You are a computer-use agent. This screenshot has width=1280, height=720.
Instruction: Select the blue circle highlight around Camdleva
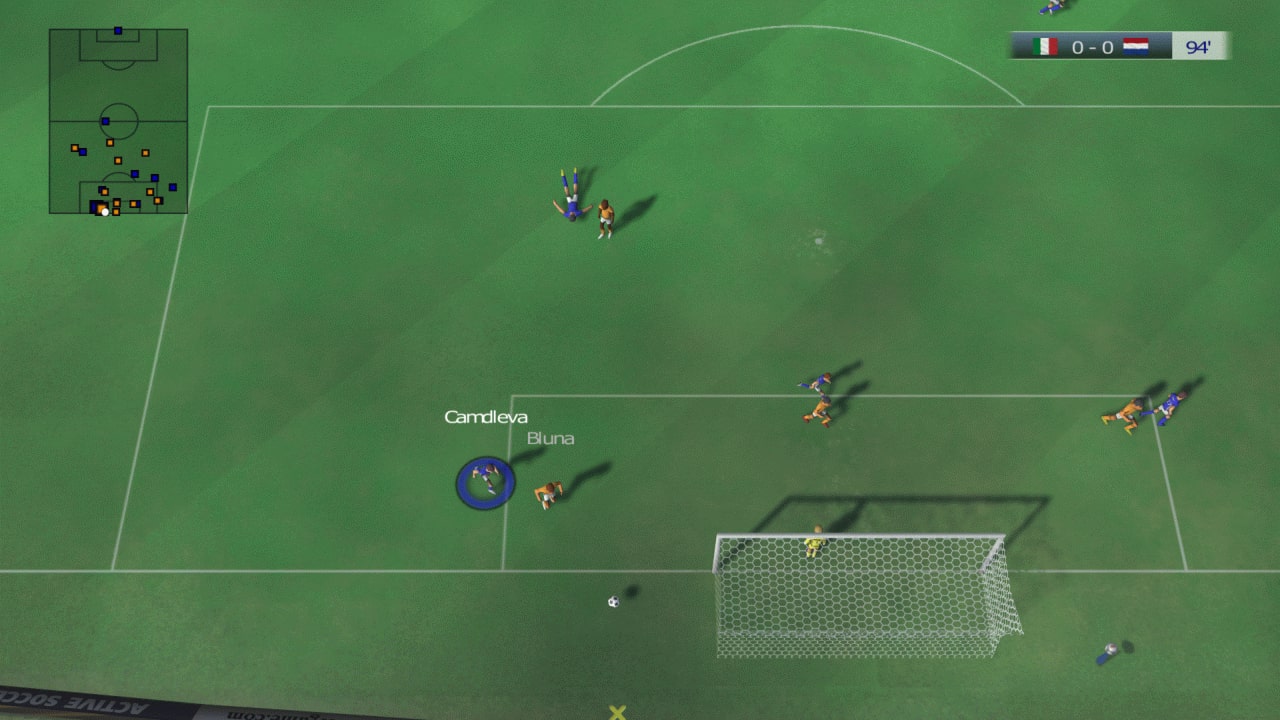click(x=486, y=482)
